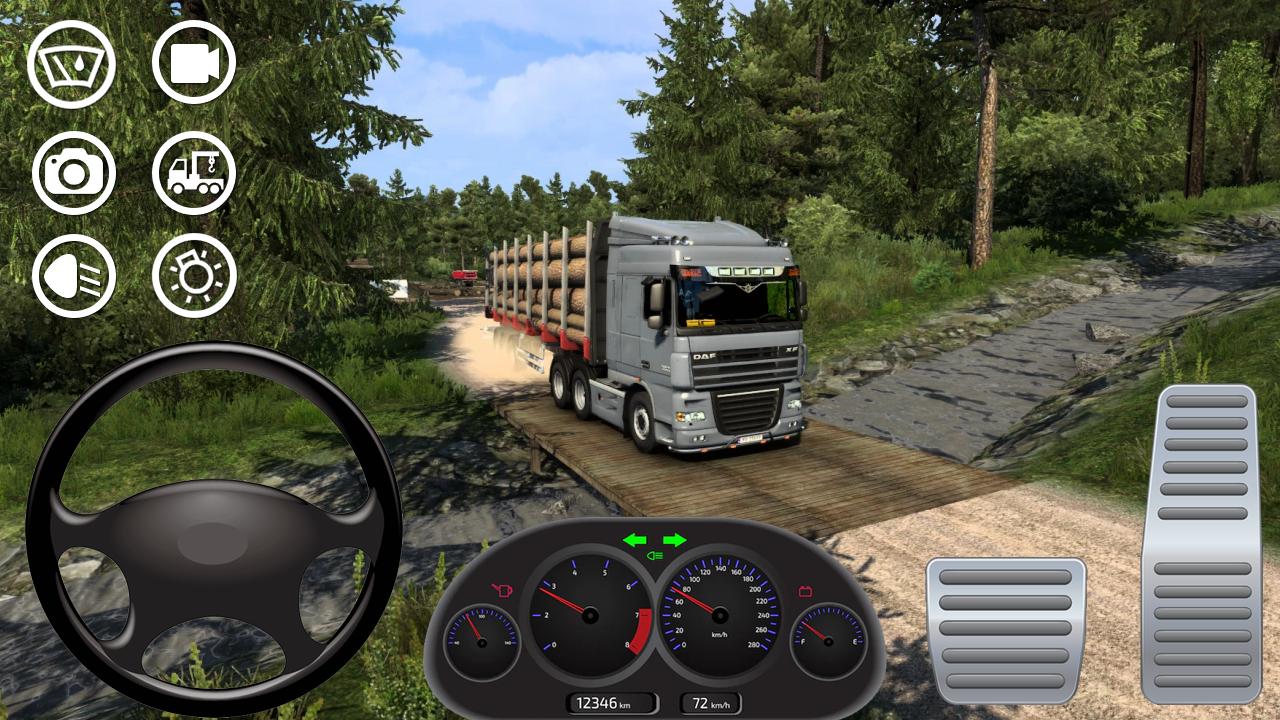Toggle the left green turn signal arrow
Screen dimensions: 1280x720
point(635,540)
